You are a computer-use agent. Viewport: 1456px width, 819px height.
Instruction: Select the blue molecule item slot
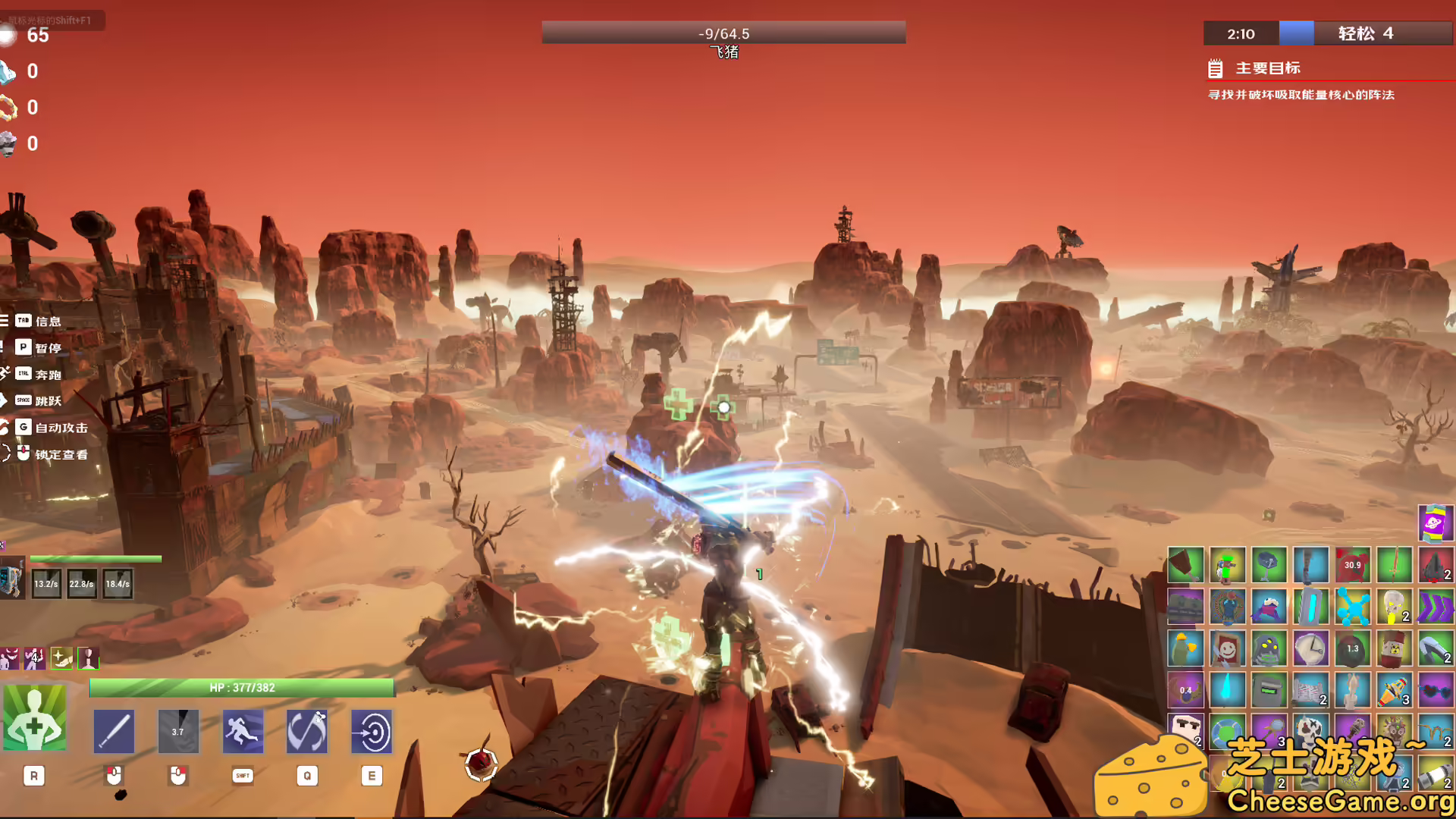[1352, 607]
